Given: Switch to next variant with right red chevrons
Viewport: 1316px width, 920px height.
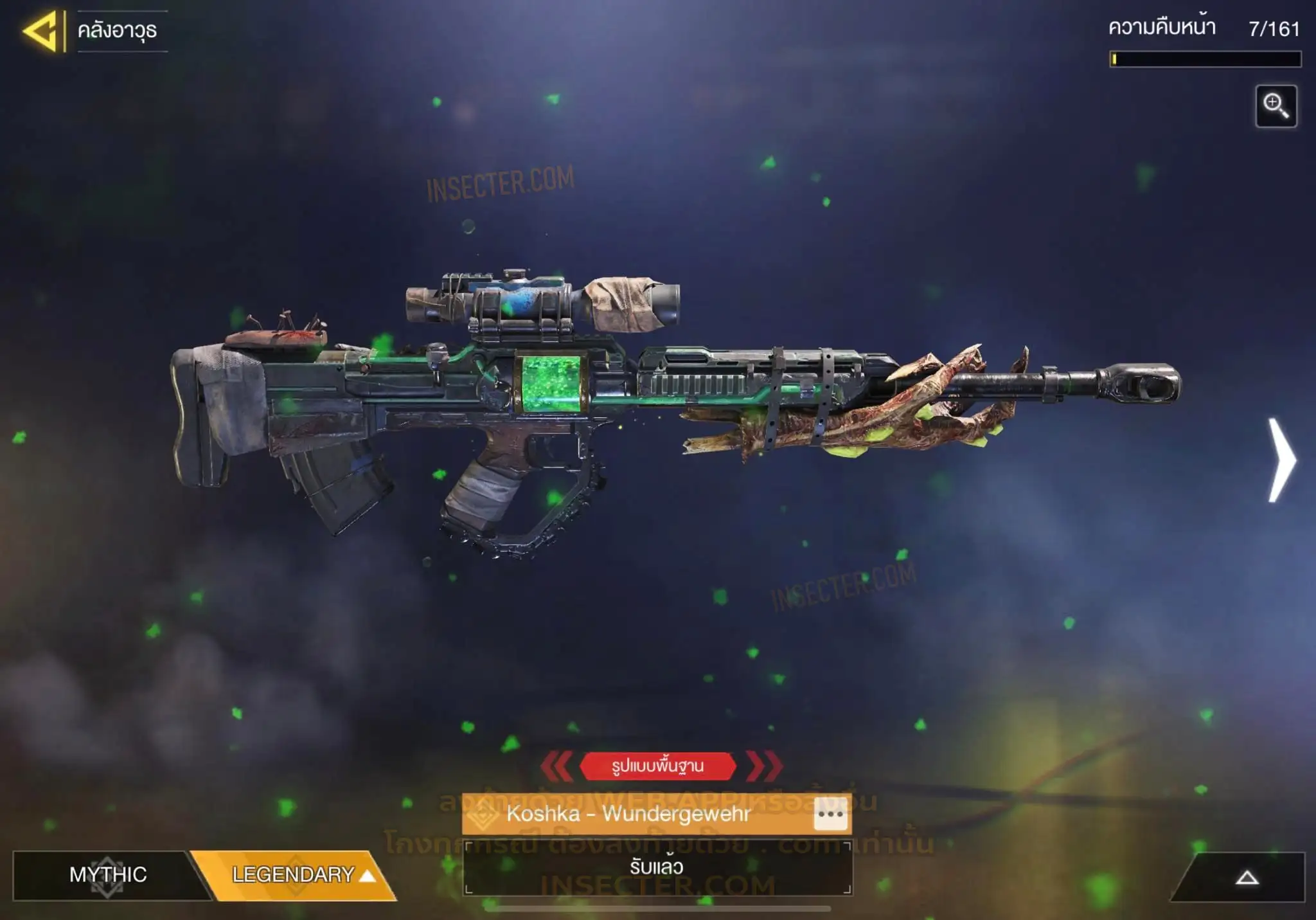Looking at the screenshot, I should pyautogui.click(x=764, y=766).
